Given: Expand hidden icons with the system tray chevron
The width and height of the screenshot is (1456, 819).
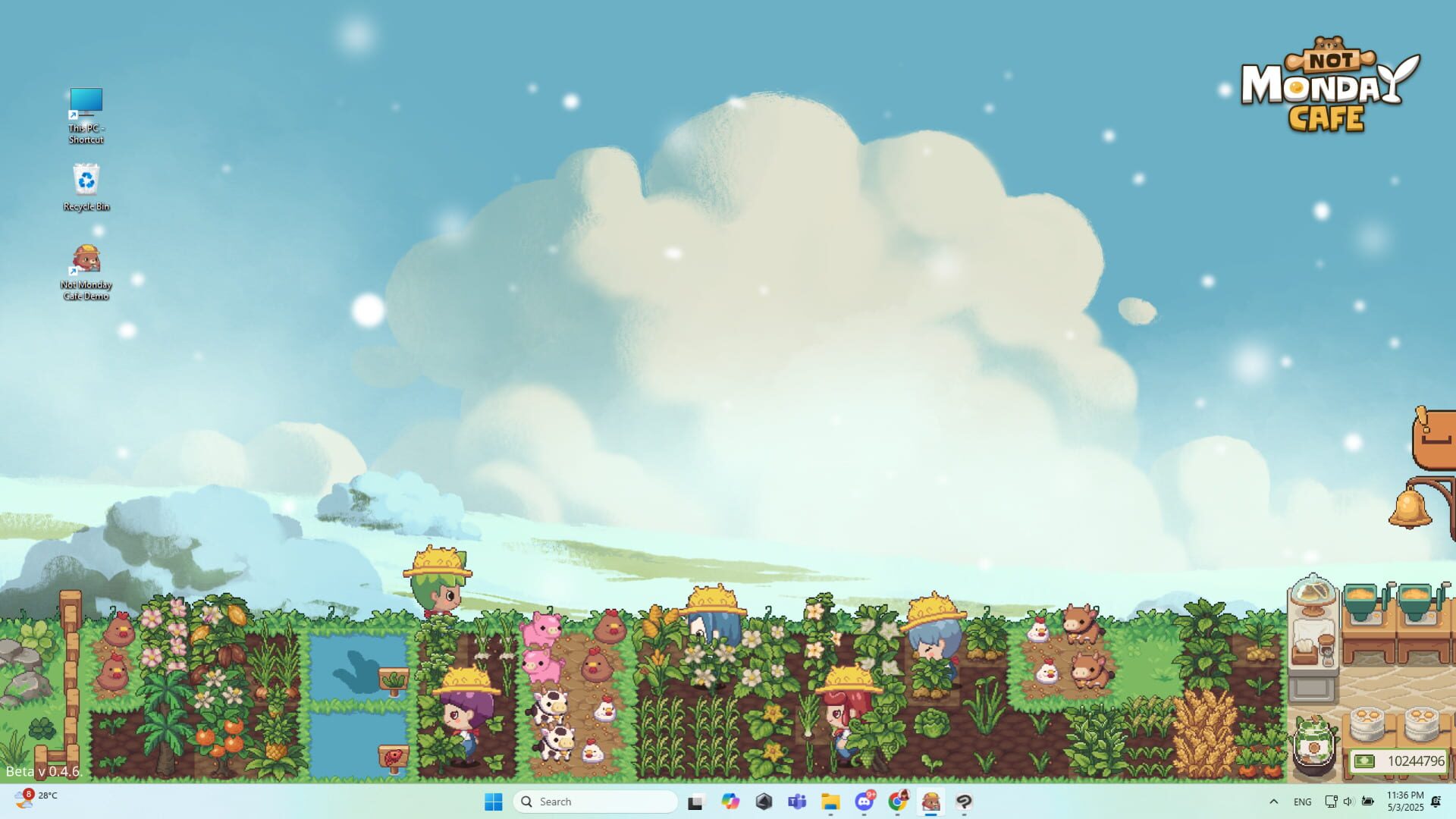Looking at the screenshot, I should point(1274,802).
